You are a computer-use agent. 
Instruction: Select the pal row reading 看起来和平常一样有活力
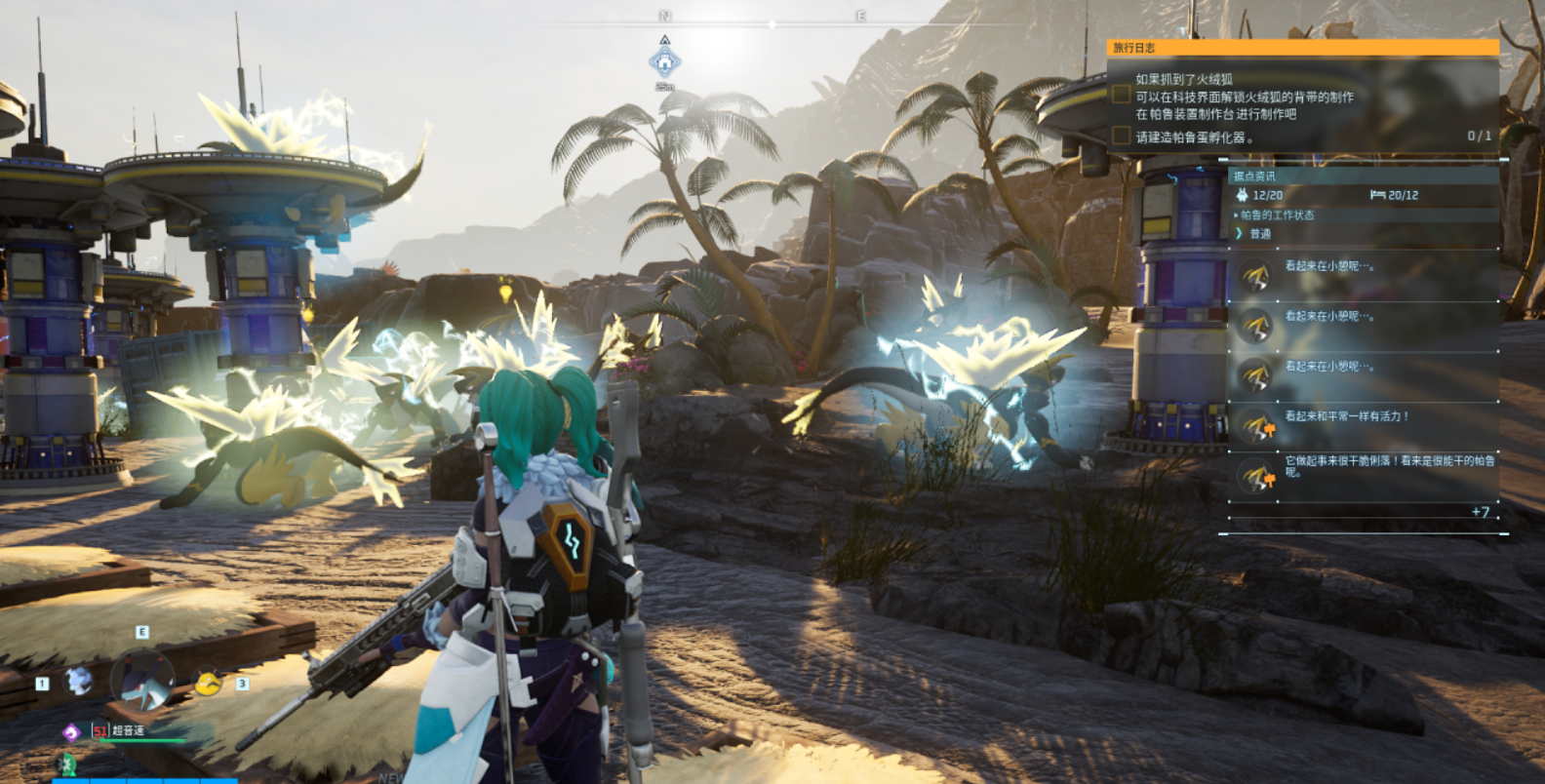click(x=1363, y=426)
